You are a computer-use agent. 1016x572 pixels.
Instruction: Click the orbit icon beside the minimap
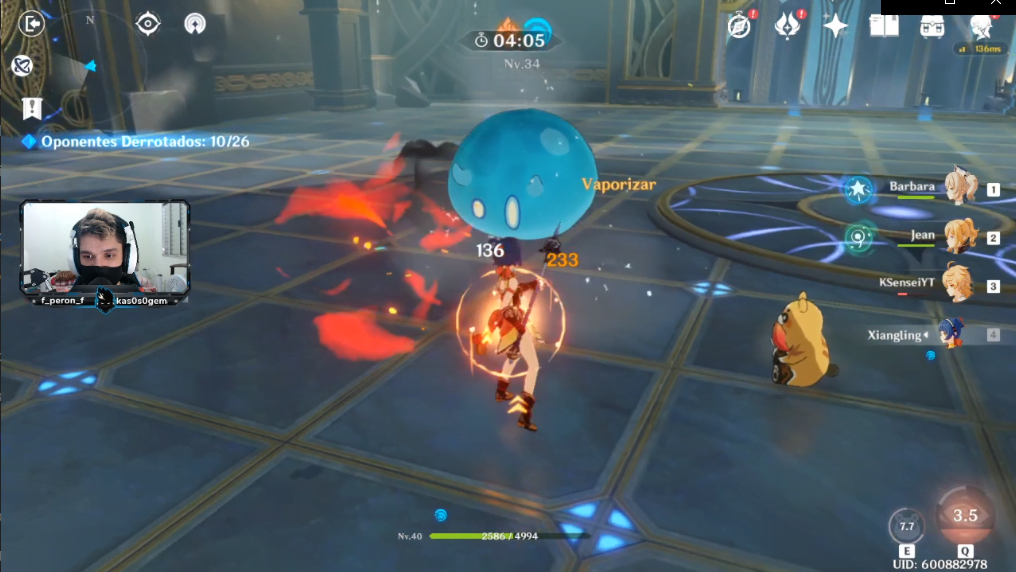[21, 66]
